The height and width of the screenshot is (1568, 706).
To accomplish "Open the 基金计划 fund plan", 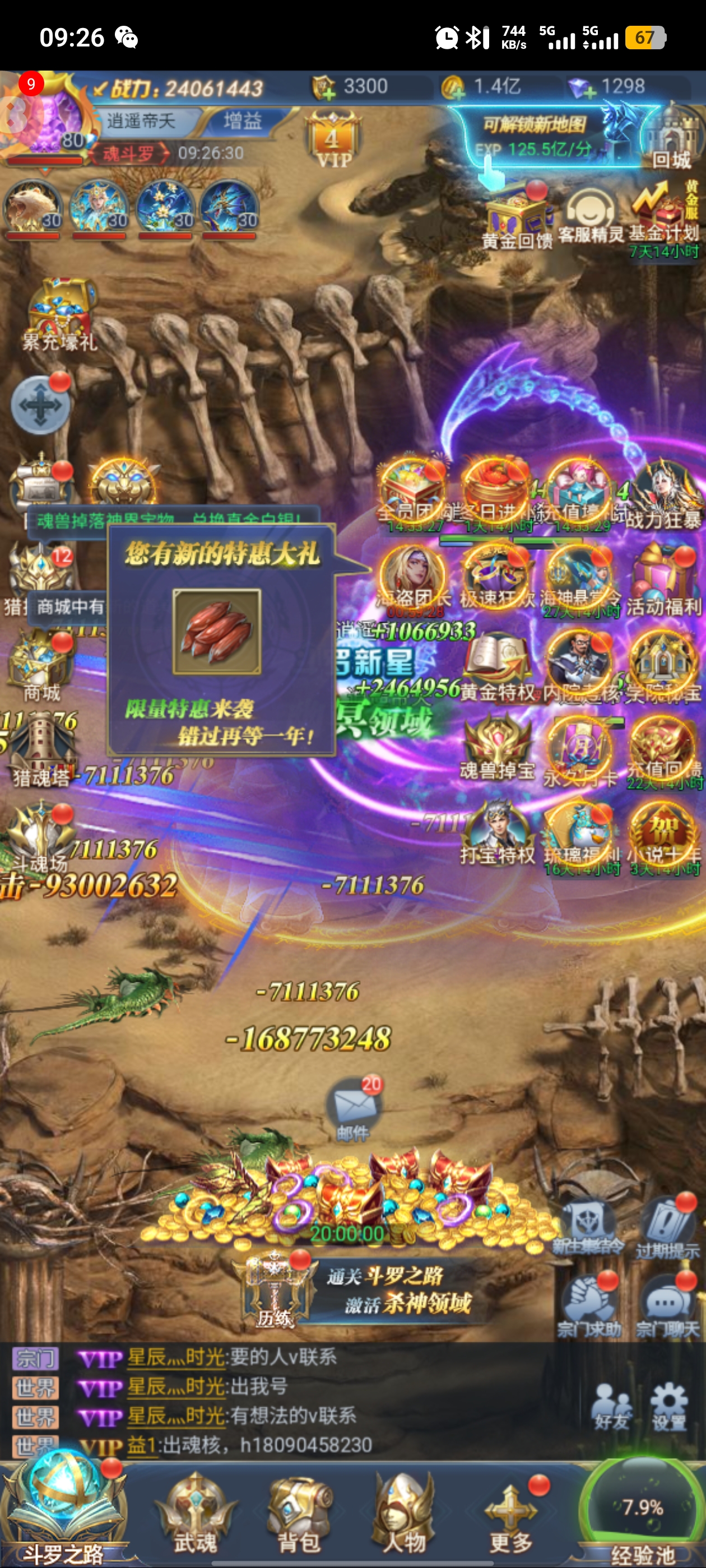I will (664, 213).
